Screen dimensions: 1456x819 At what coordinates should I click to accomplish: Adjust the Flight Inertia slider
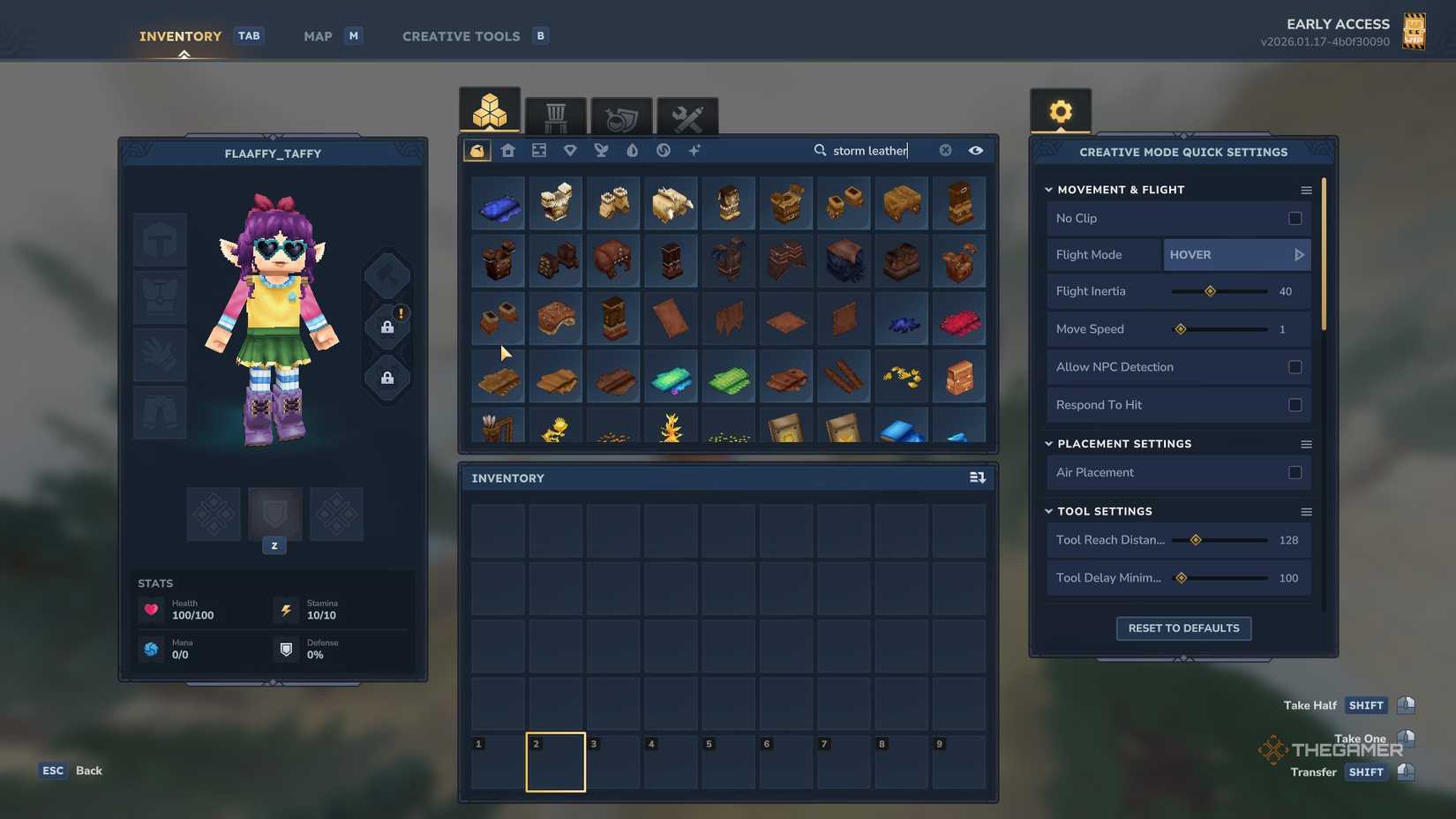click(x=1210, y=290)
